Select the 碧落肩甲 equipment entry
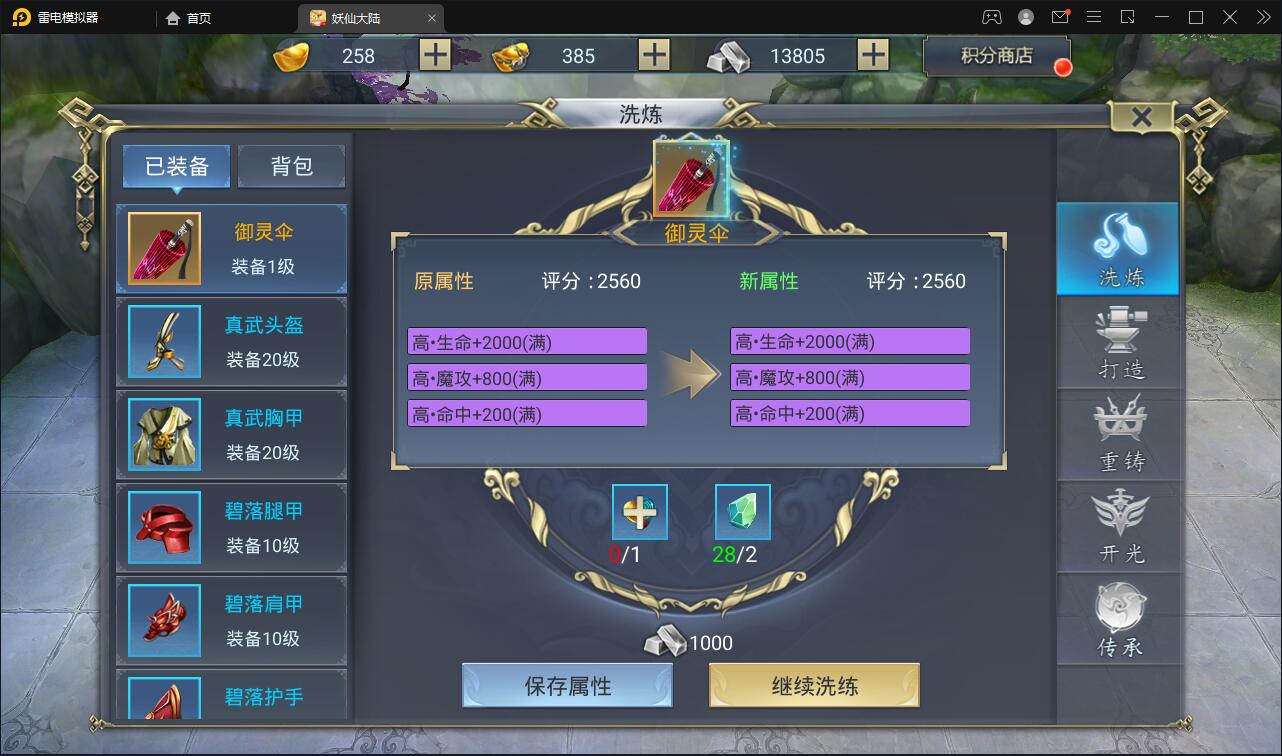The width and height of the screenshot is (1282, 756). (x=231, y=620)
